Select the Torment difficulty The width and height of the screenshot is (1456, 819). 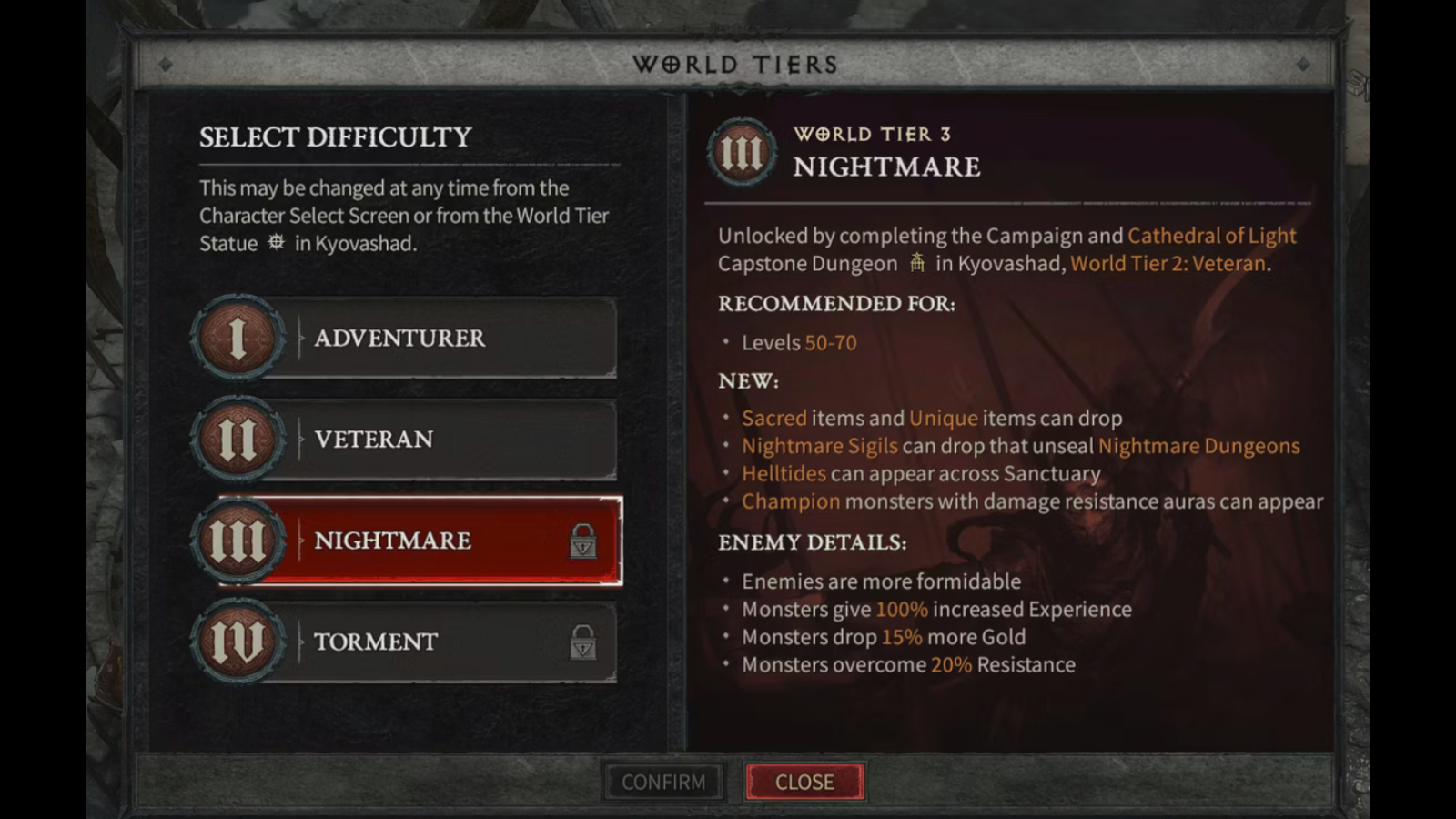(409, 642)
